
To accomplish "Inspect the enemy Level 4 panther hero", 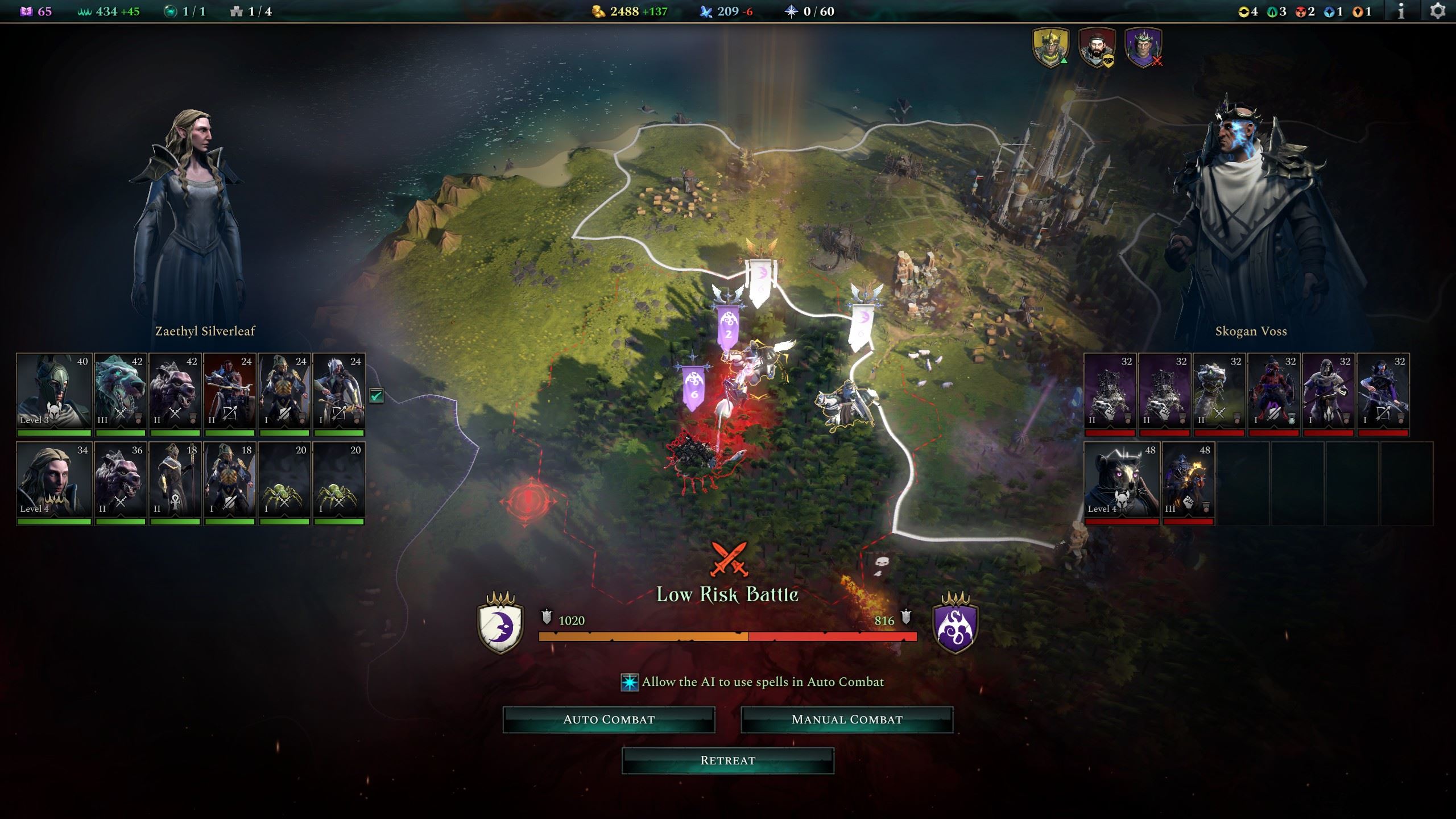I will coord(1121,480).
